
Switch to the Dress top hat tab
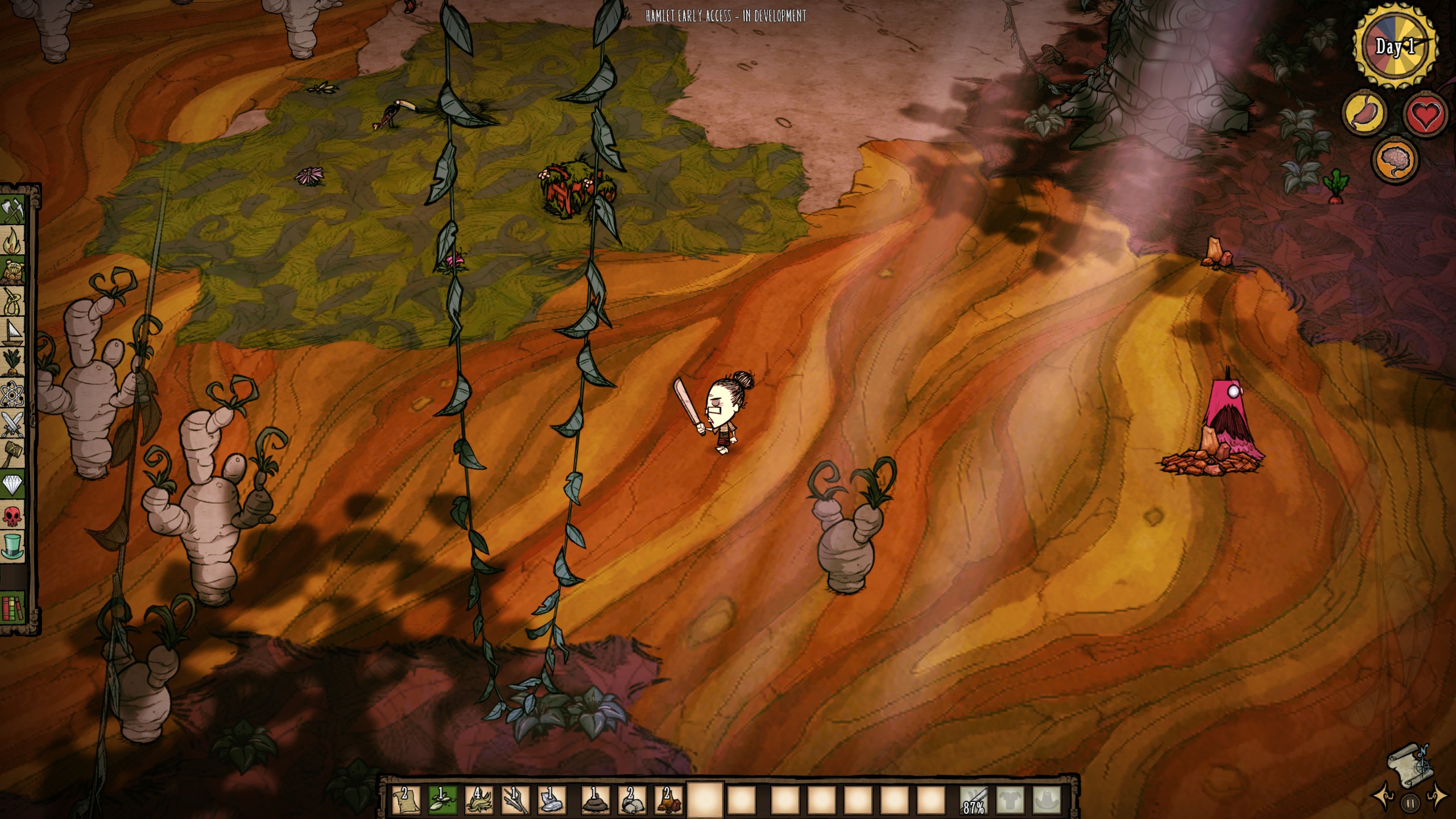click(x=14, y=546)
